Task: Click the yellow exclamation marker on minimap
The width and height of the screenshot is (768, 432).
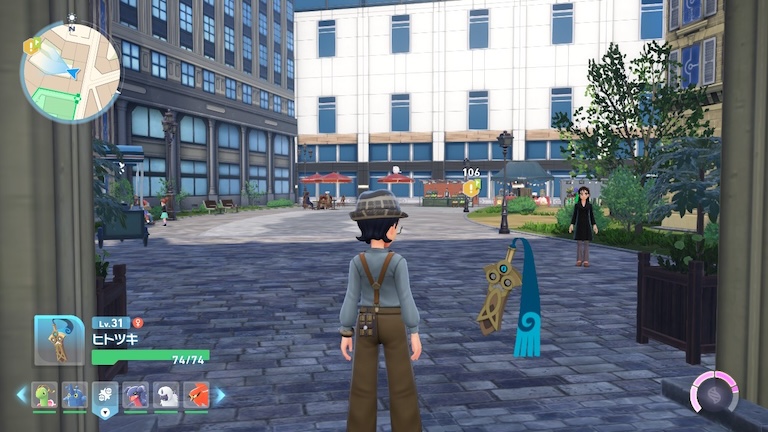Action: point(31,45)
